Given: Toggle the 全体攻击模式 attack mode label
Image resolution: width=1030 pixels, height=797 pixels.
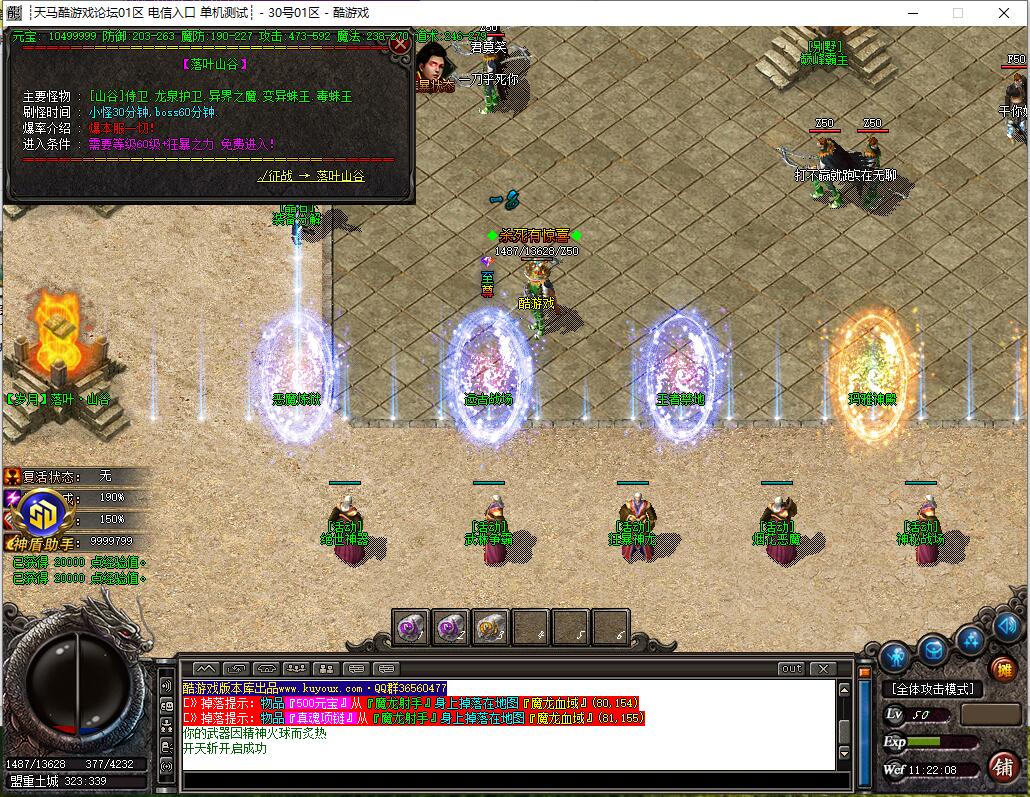Looking at the screenshot, I should [932, 689].
